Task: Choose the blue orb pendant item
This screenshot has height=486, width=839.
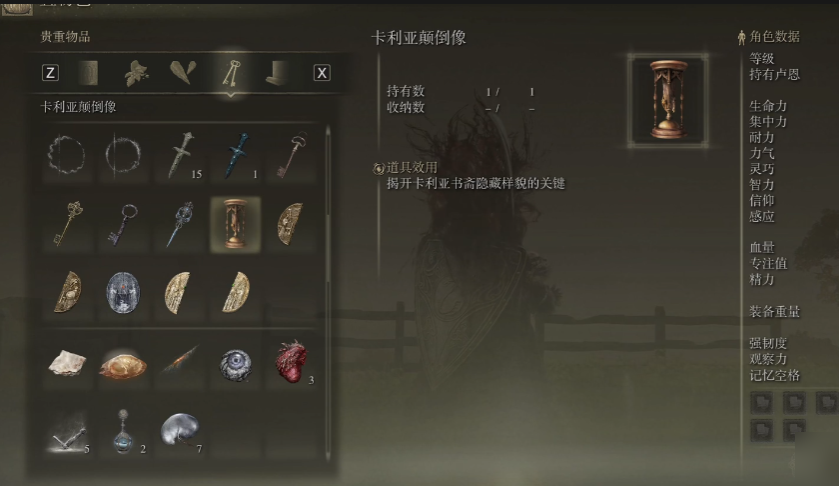Action: (124, 430)
